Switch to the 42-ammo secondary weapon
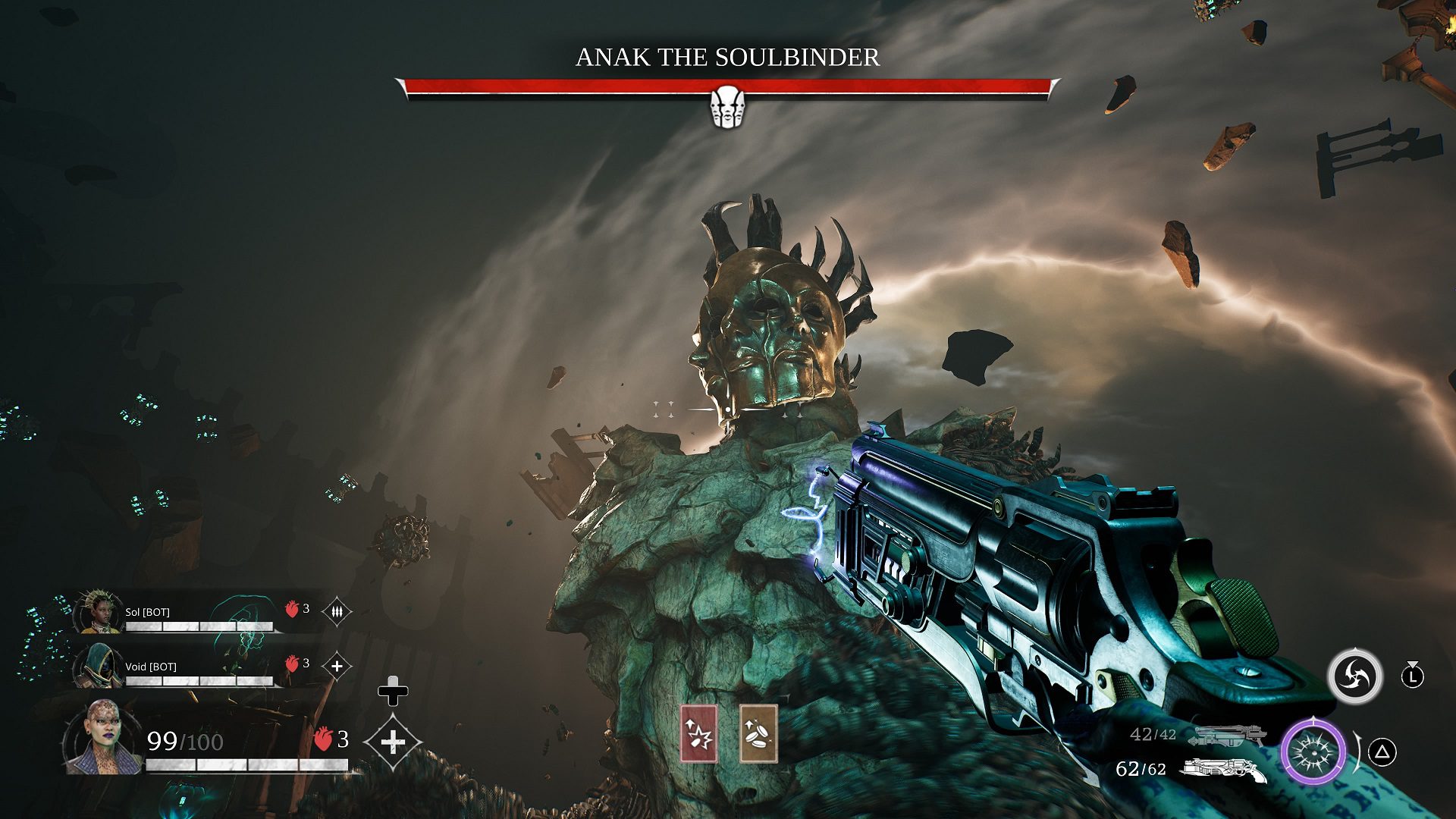The height and width of the screenshot is (819, 1456). pyautogui.click(x=1226, y=735)
